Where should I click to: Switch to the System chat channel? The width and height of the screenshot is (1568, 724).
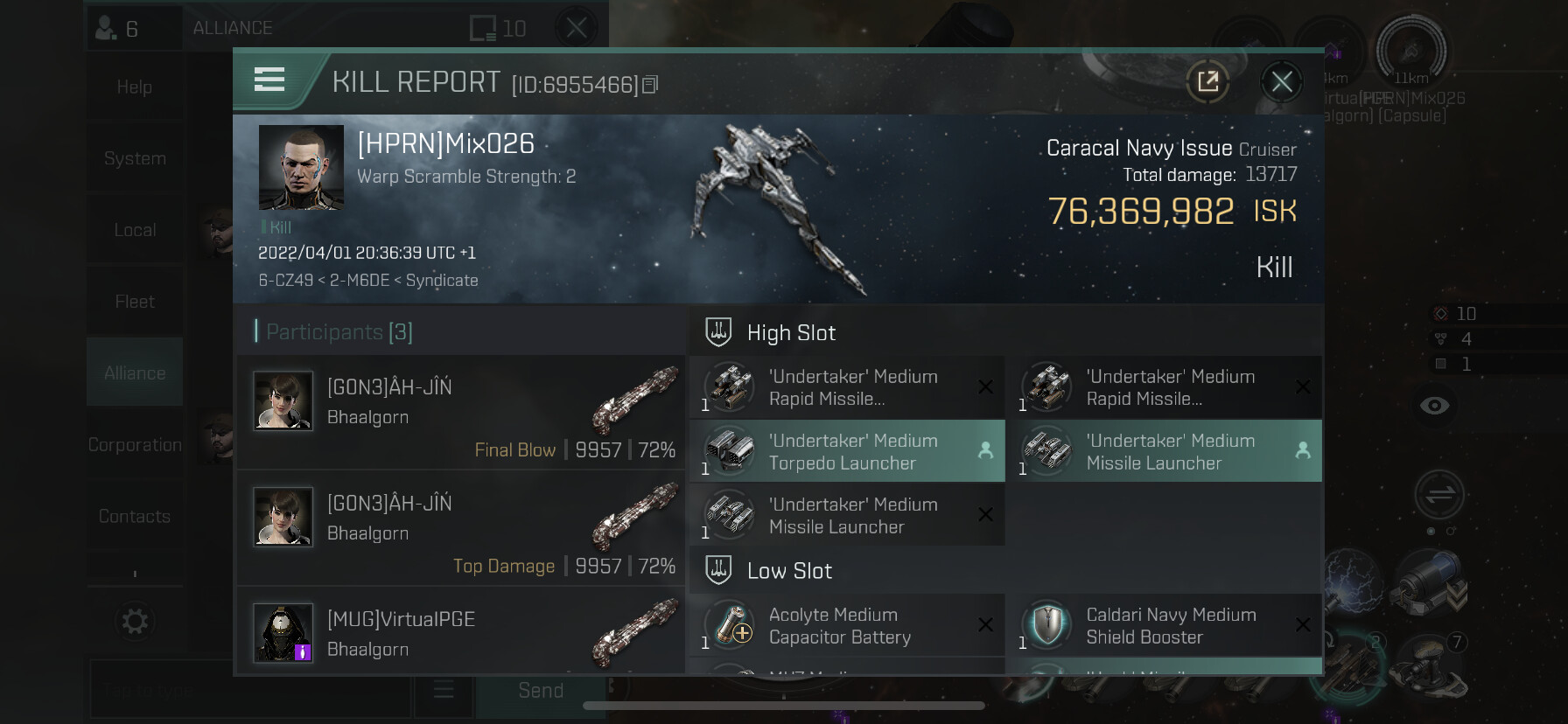pyautogui.click(x=135, y=158)
